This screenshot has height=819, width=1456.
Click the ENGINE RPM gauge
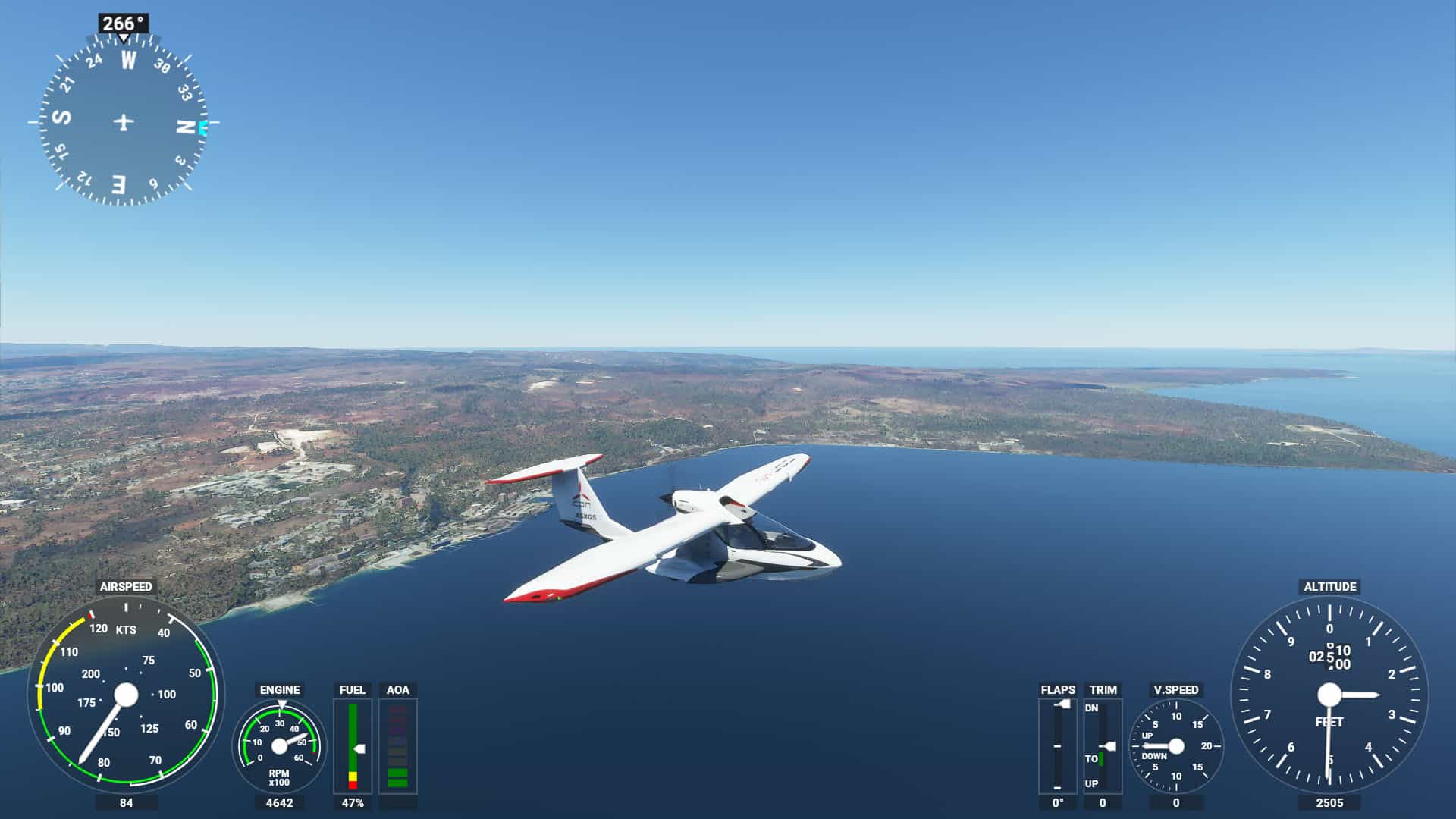coord(279,745)
